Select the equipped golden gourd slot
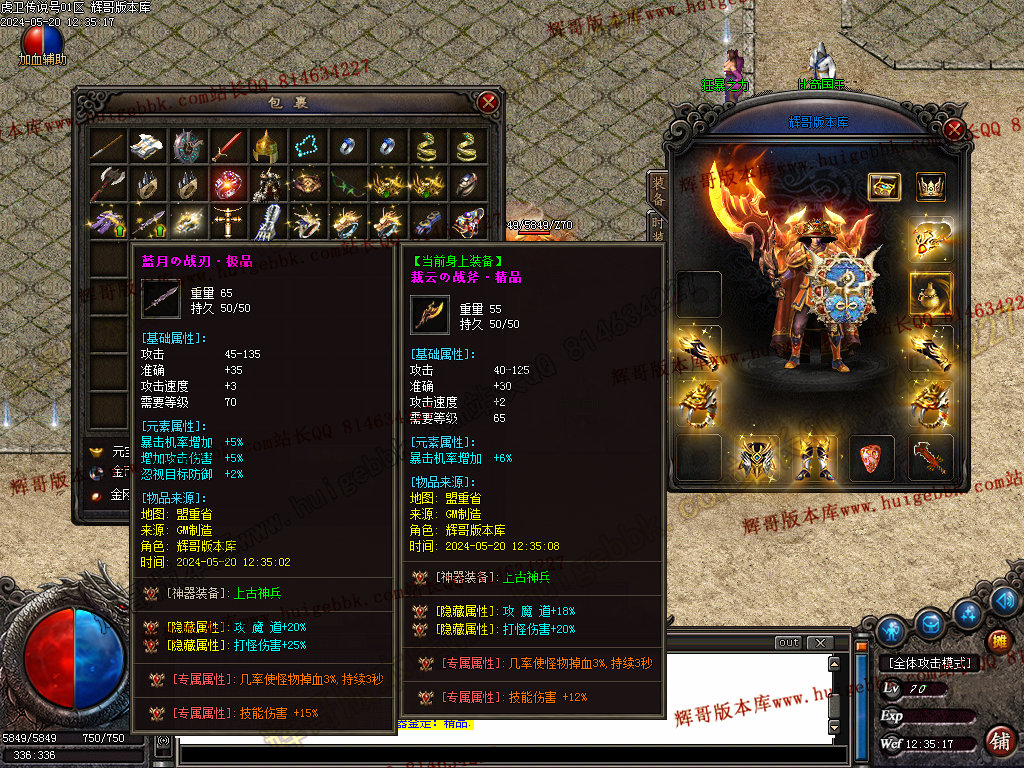 [931, 294]
